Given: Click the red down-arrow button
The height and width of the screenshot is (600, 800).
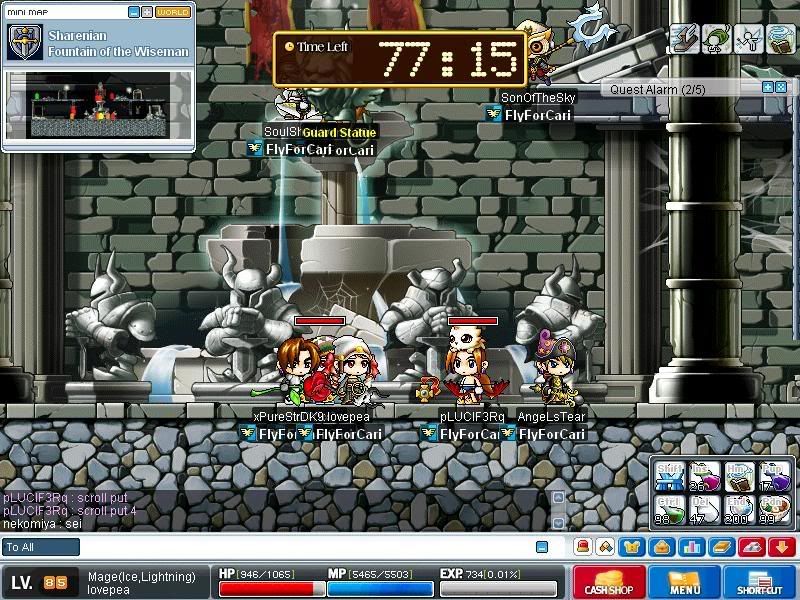Looking at the screenshot, I should pos(783,547).
